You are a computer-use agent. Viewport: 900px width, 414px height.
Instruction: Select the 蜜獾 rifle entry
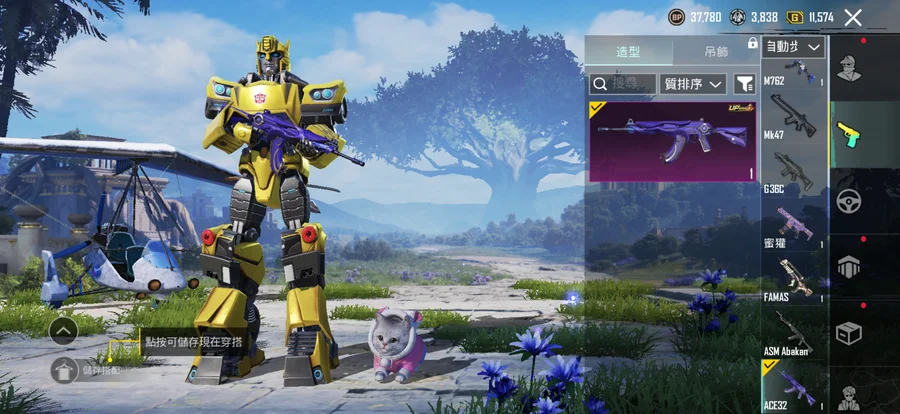click(x=794, y=223)
